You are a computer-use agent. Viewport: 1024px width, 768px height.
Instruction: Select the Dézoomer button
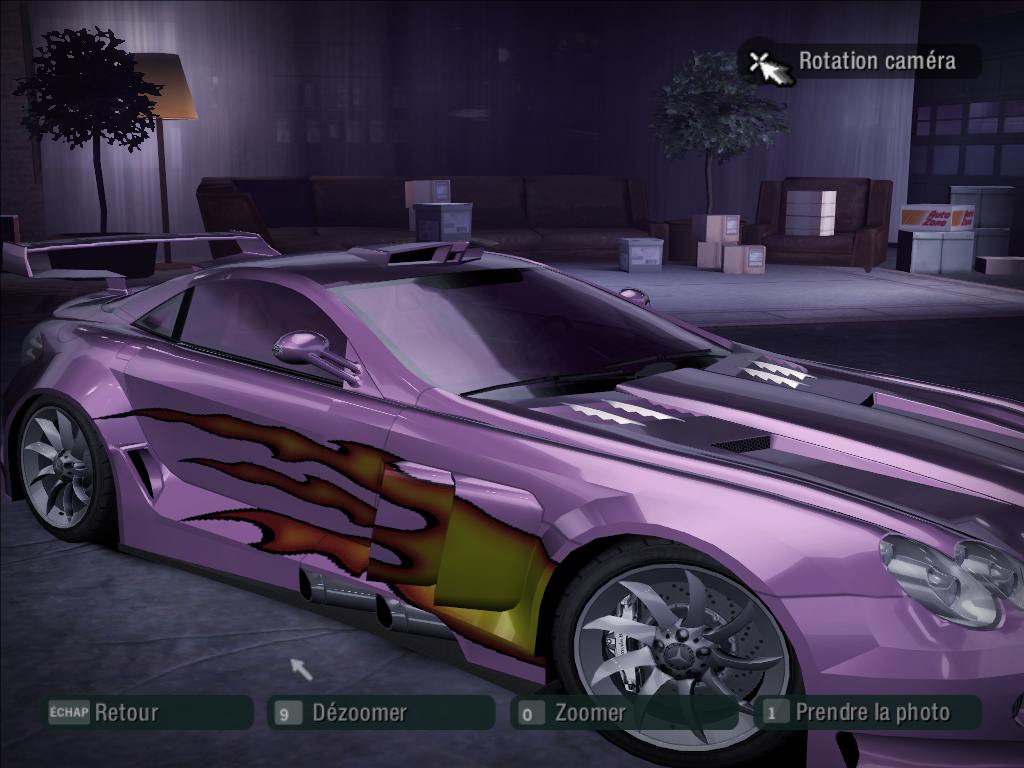click(381, 713)
